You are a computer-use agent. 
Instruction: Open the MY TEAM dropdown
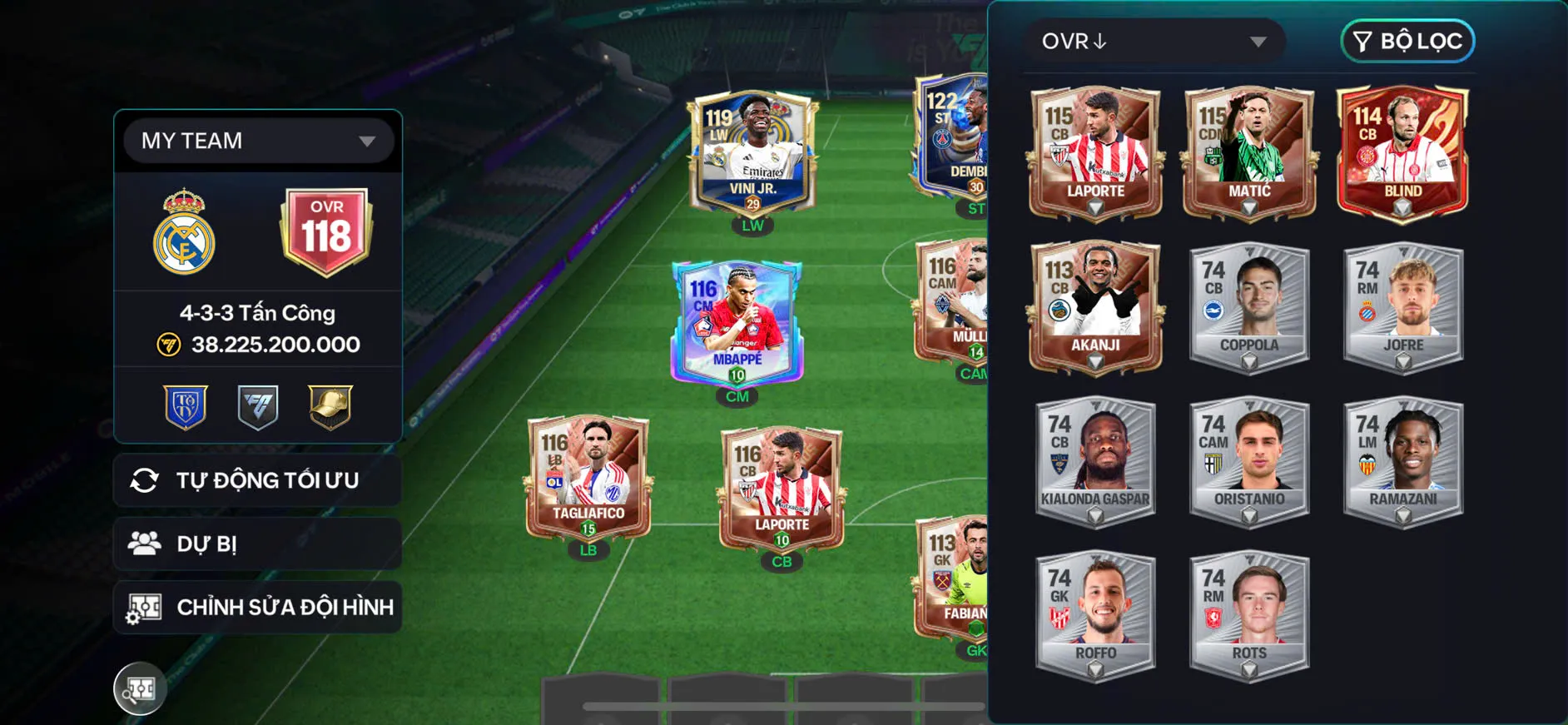(x=258, y=141)
